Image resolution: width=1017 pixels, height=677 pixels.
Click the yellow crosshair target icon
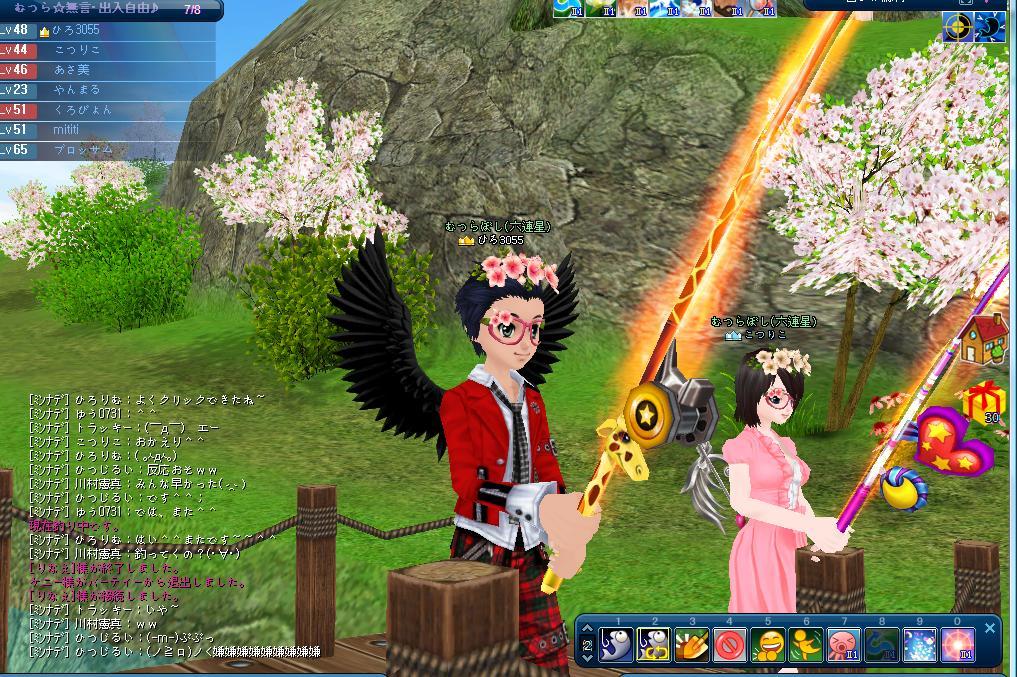click(957, 28)
